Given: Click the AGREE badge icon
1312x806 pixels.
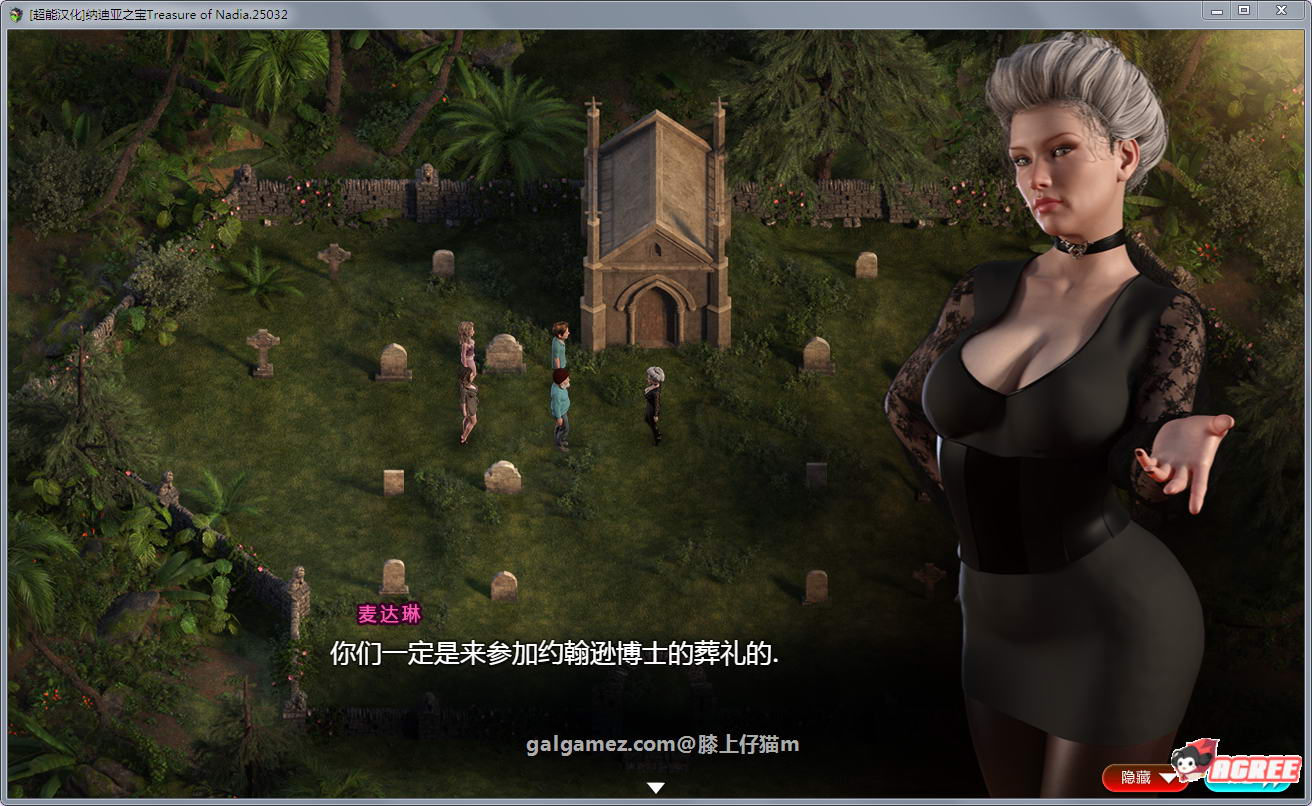Looking at the screenshot, I should [1254, 769].
